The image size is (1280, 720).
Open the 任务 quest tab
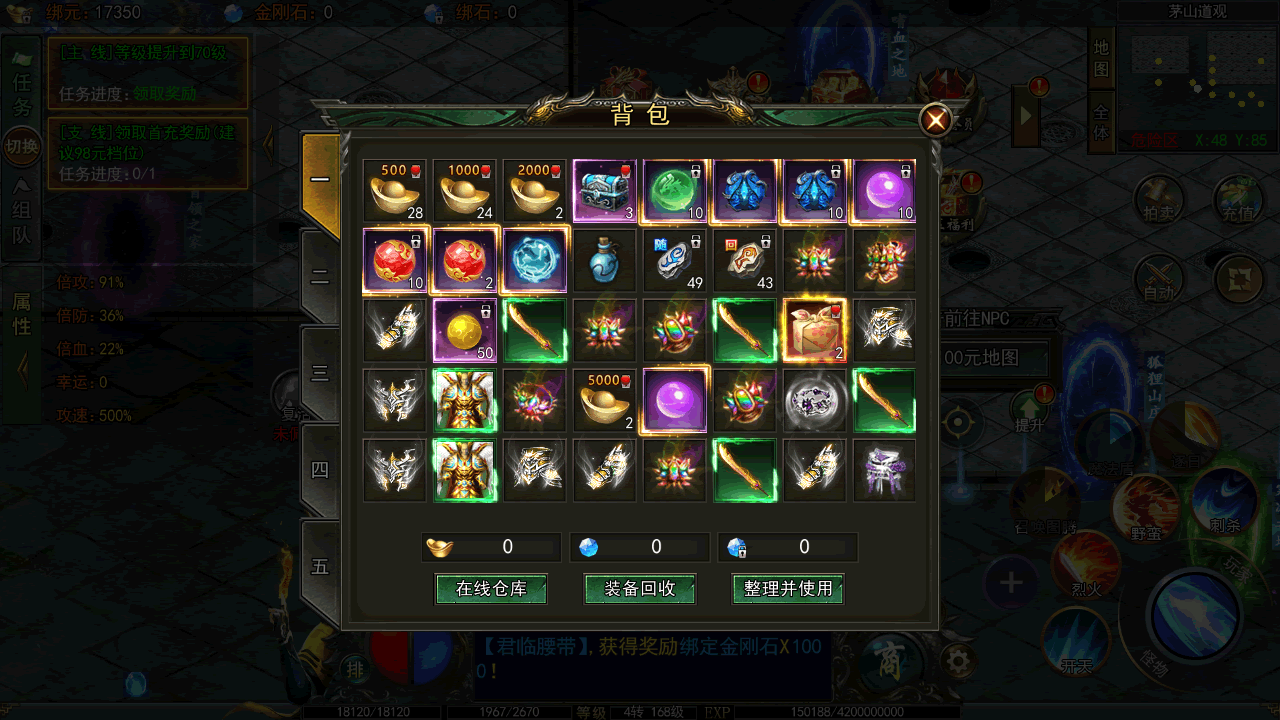tap(21, 93)
